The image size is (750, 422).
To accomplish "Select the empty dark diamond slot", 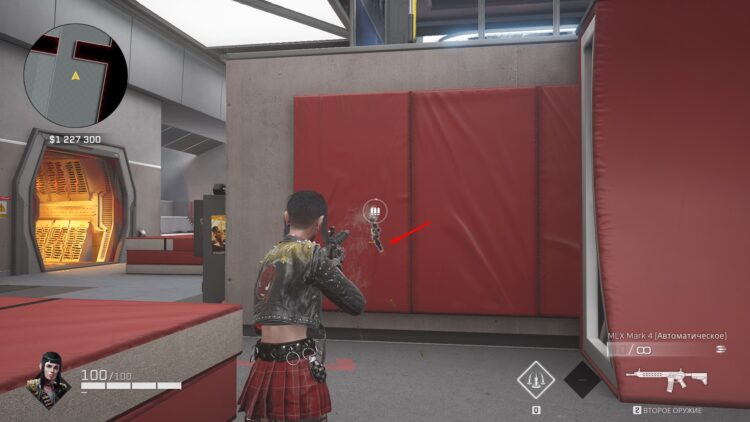I will point(583,380).
